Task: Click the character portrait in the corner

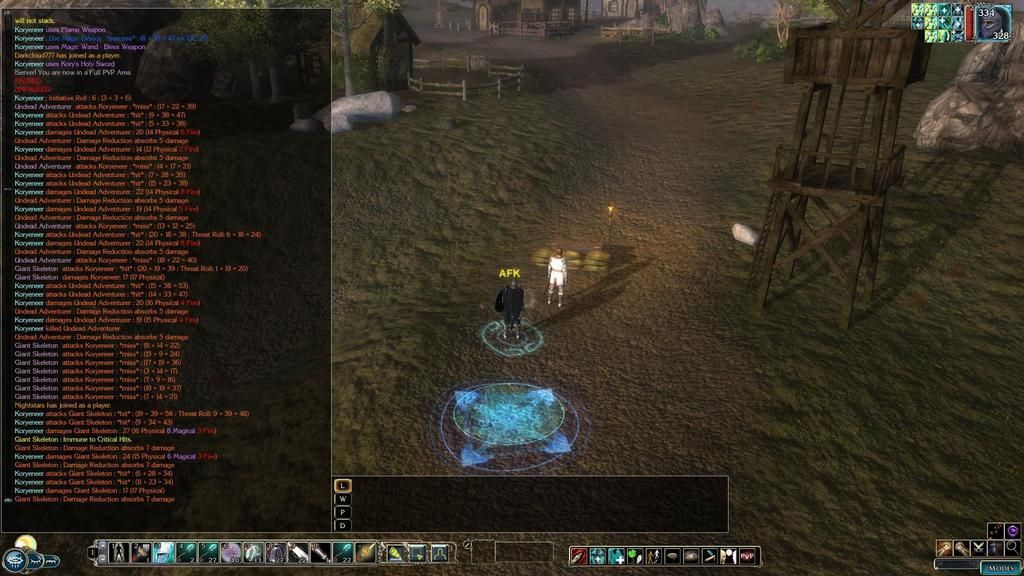Action: (x=992, y=22)
